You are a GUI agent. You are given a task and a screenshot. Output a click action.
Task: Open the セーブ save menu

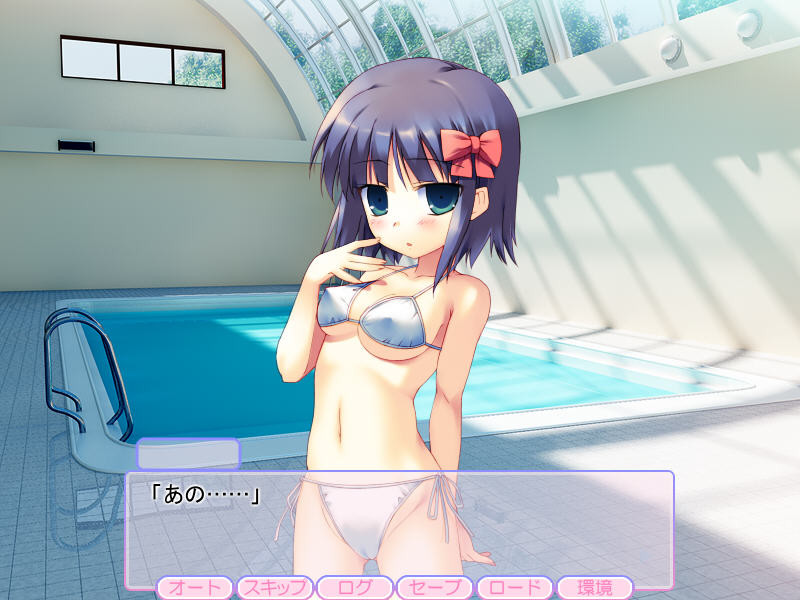tap(434, 588)
